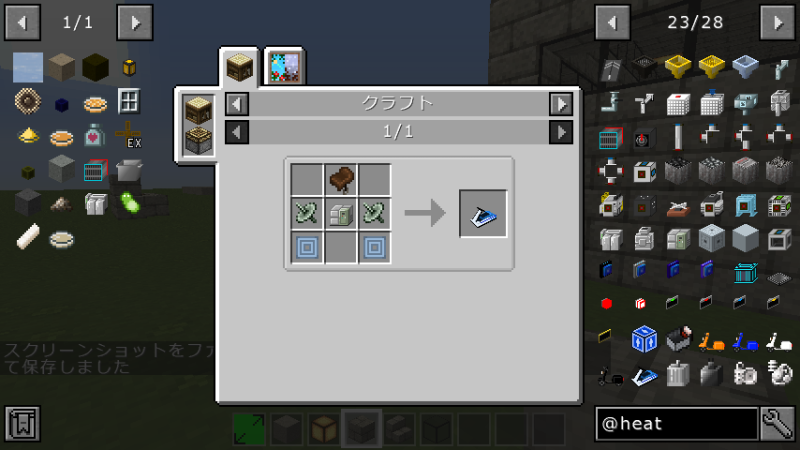Click the @heat search field
Image resolution: width=800 pixels, height=450 pixels.
point(676,424)
